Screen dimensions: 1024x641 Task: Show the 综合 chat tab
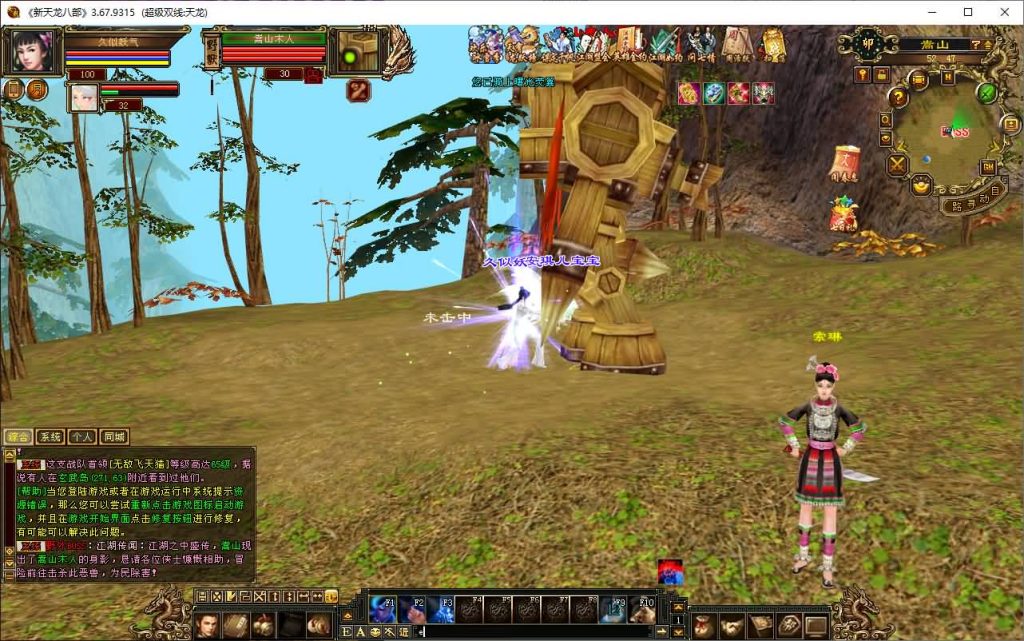[18, 437]
